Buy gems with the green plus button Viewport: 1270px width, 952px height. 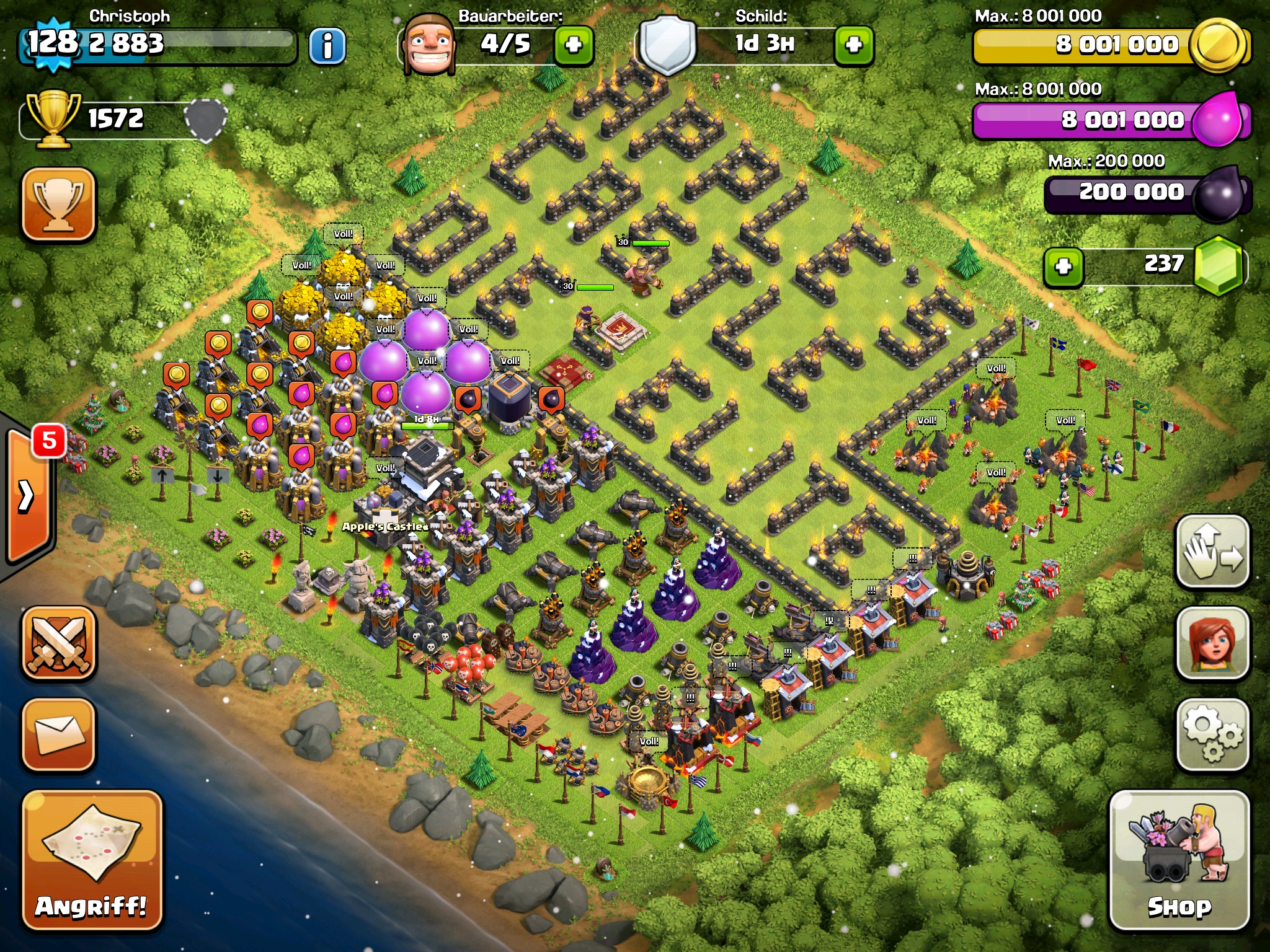1064,267
